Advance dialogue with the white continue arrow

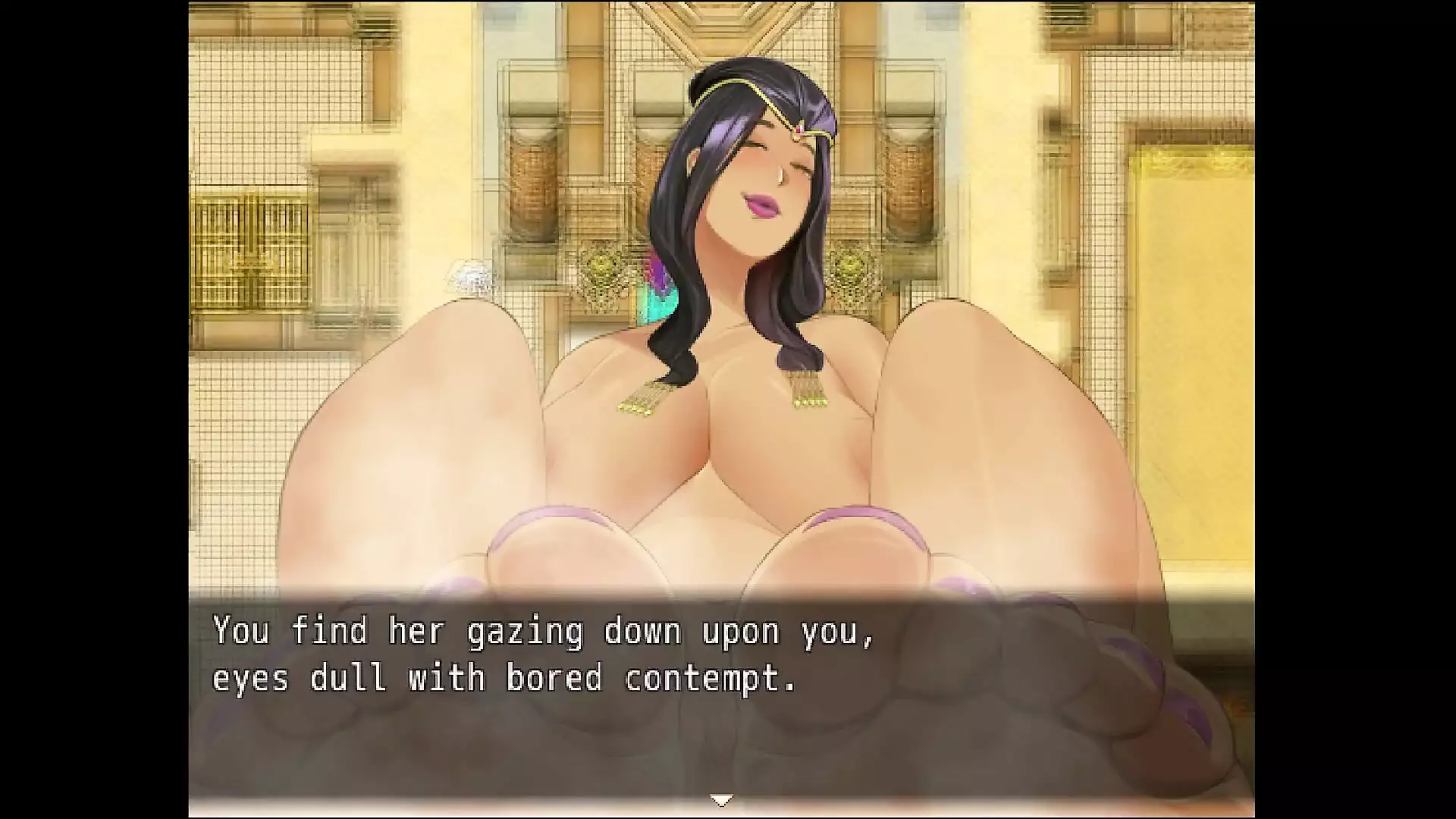pos(720,800)
